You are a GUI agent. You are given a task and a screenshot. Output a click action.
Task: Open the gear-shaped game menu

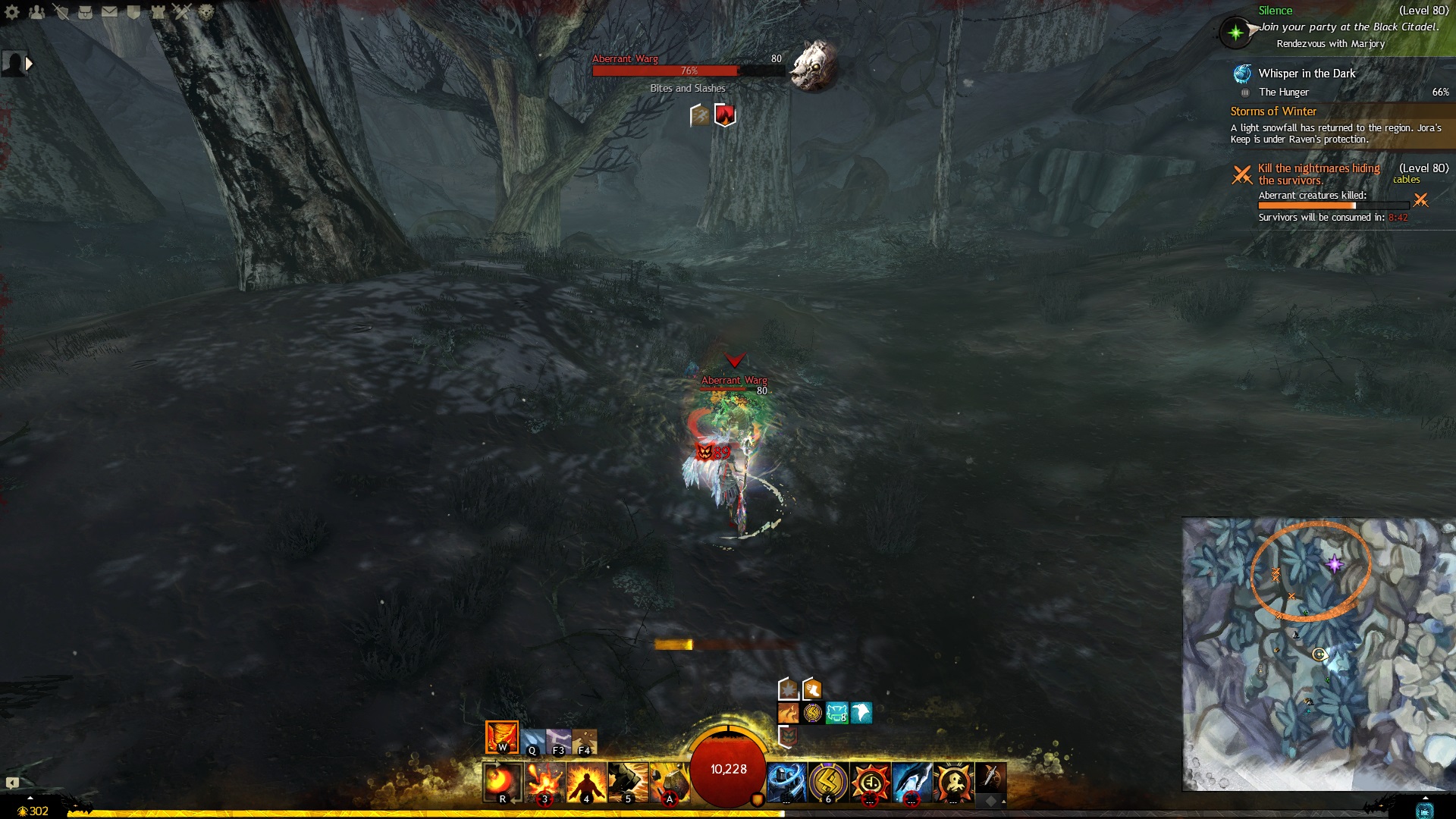12,11
